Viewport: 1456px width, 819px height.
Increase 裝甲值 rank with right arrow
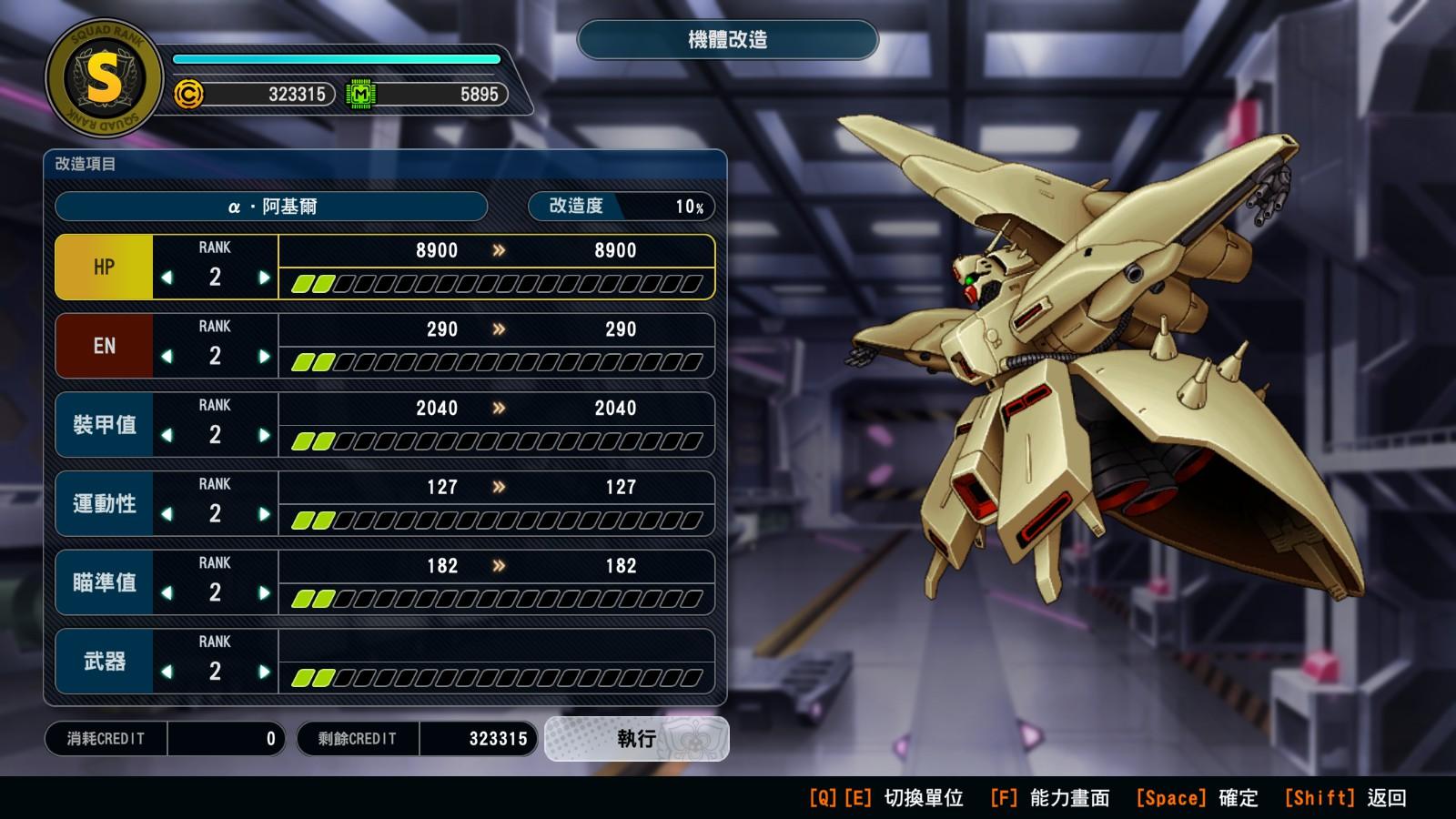[x=264, y=436]
